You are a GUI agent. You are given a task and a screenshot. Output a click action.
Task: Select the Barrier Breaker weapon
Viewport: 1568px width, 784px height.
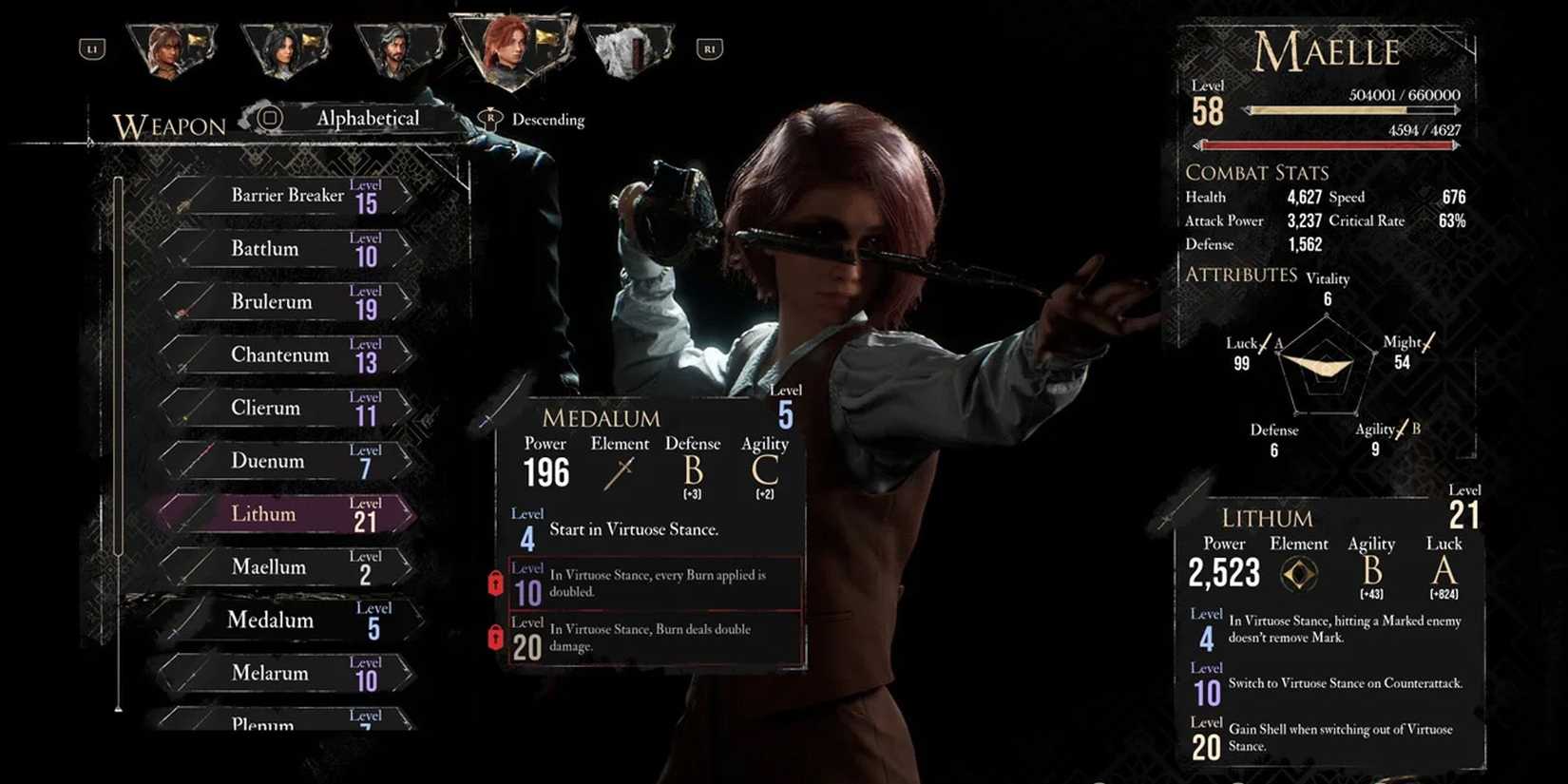[286, 196]
